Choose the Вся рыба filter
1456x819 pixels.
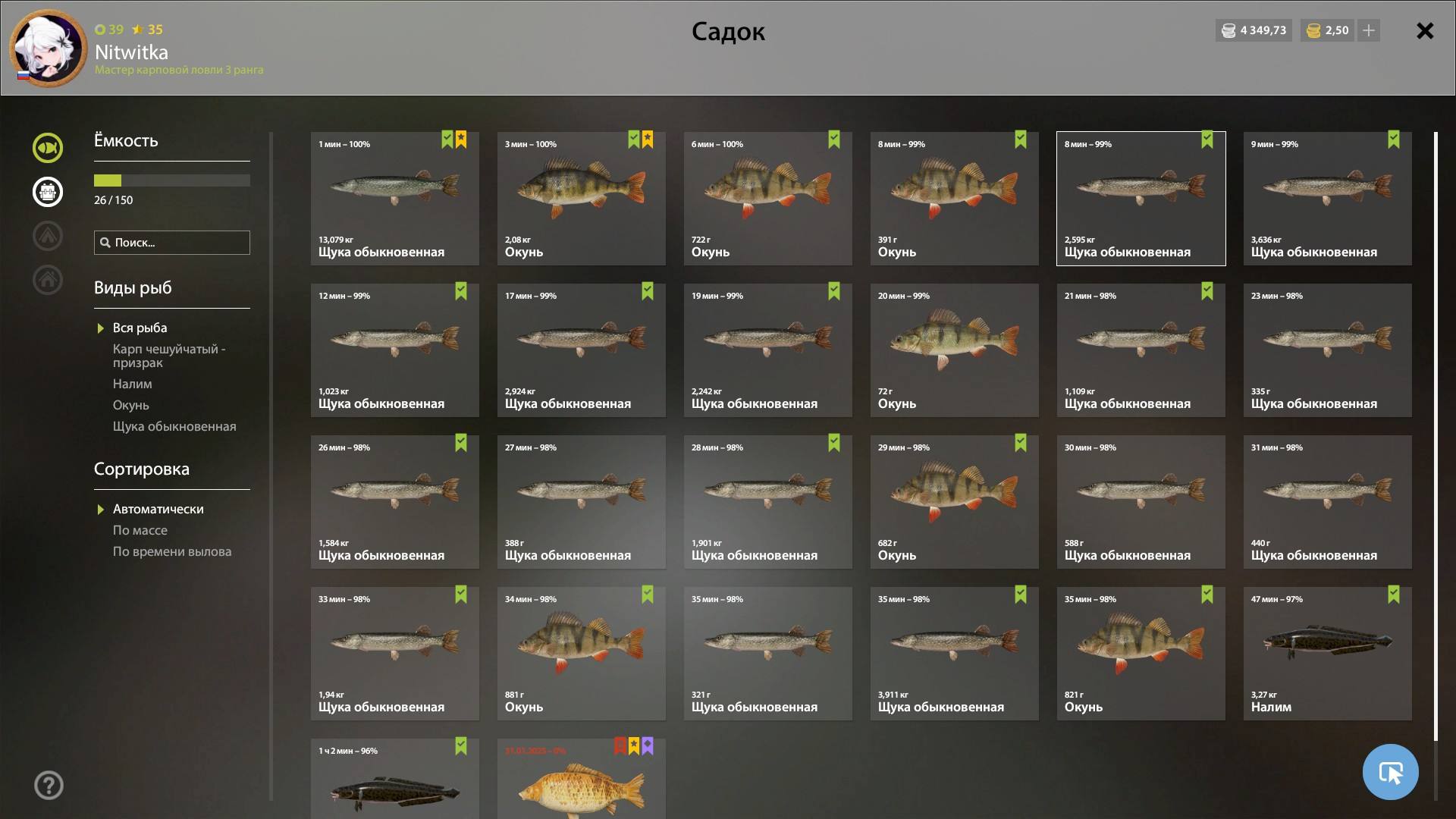pos(140,328)
